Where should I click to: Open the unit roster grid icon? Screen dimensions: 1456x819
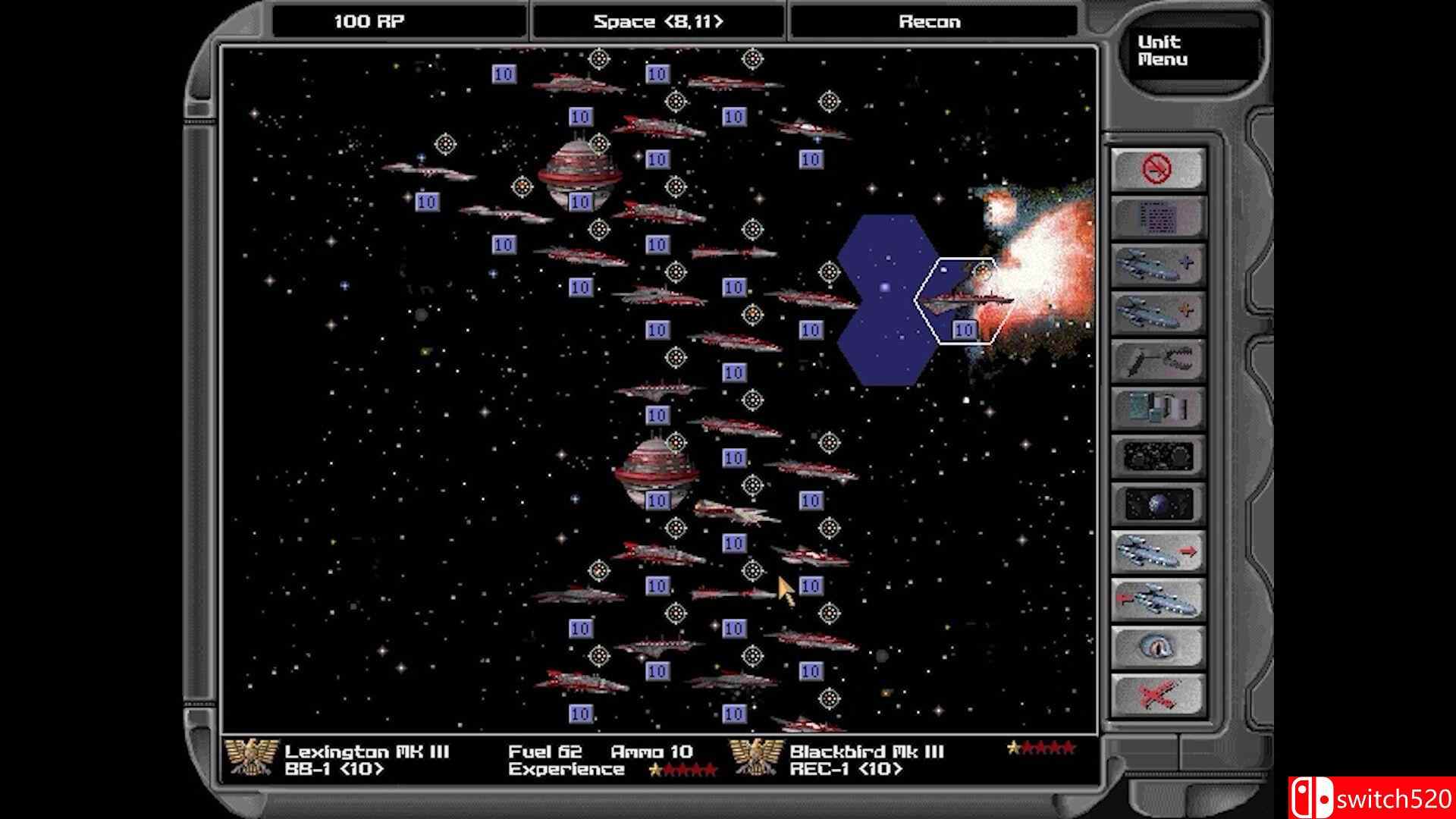[1156, 218]
